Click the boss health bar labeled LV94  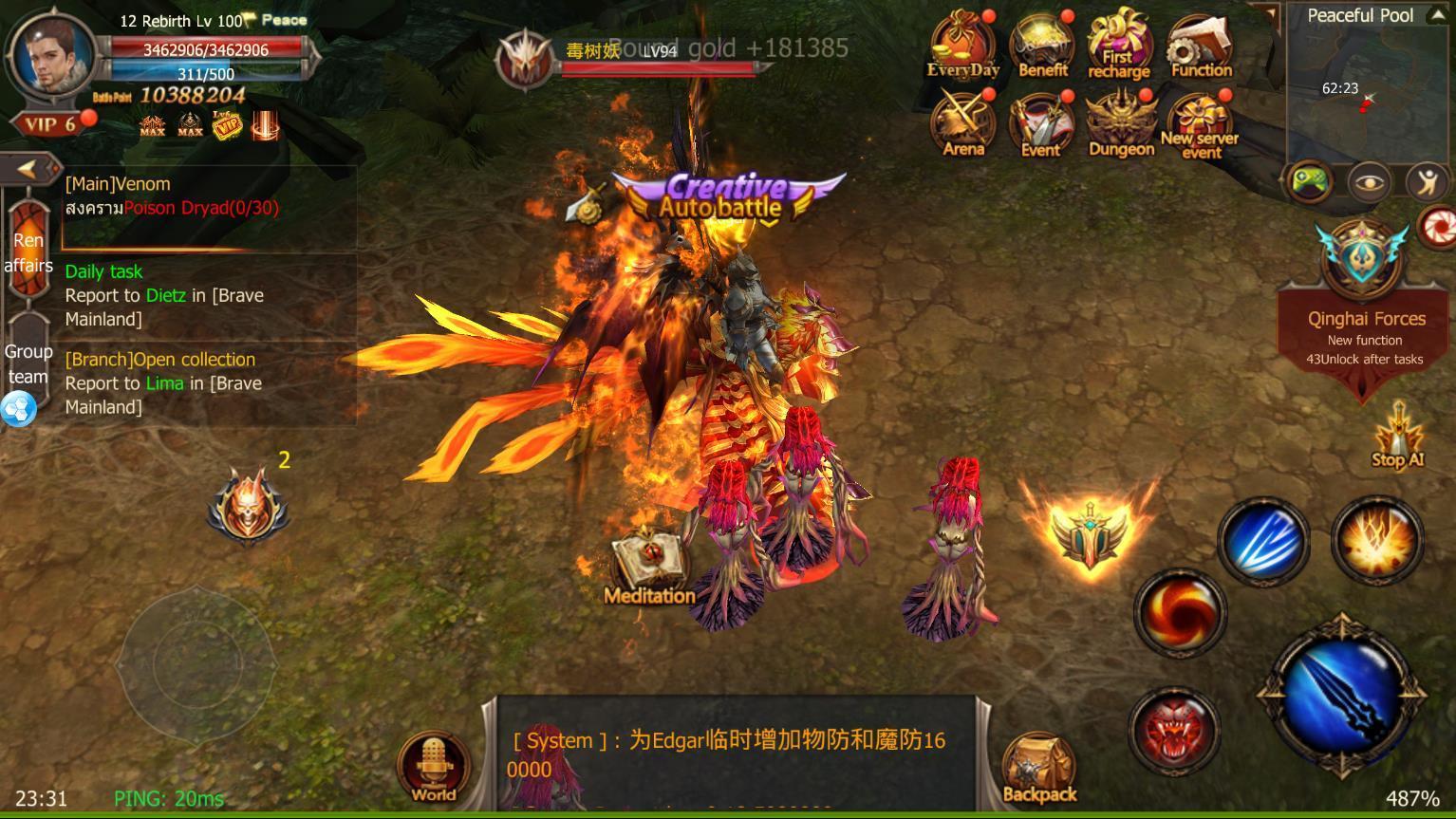655,67
